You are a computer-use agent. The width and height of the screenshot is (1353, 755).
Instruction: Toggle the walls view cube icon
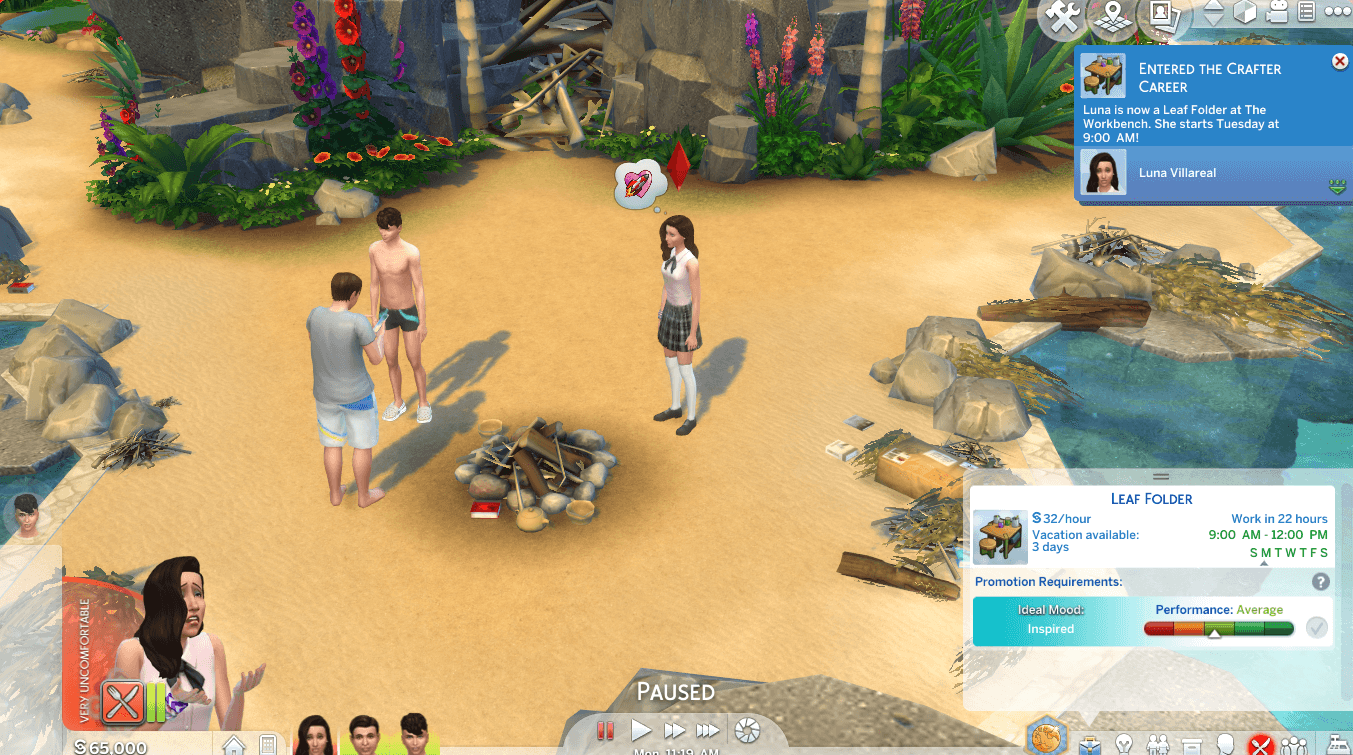pyautogui.click(x=1245, y=13)
